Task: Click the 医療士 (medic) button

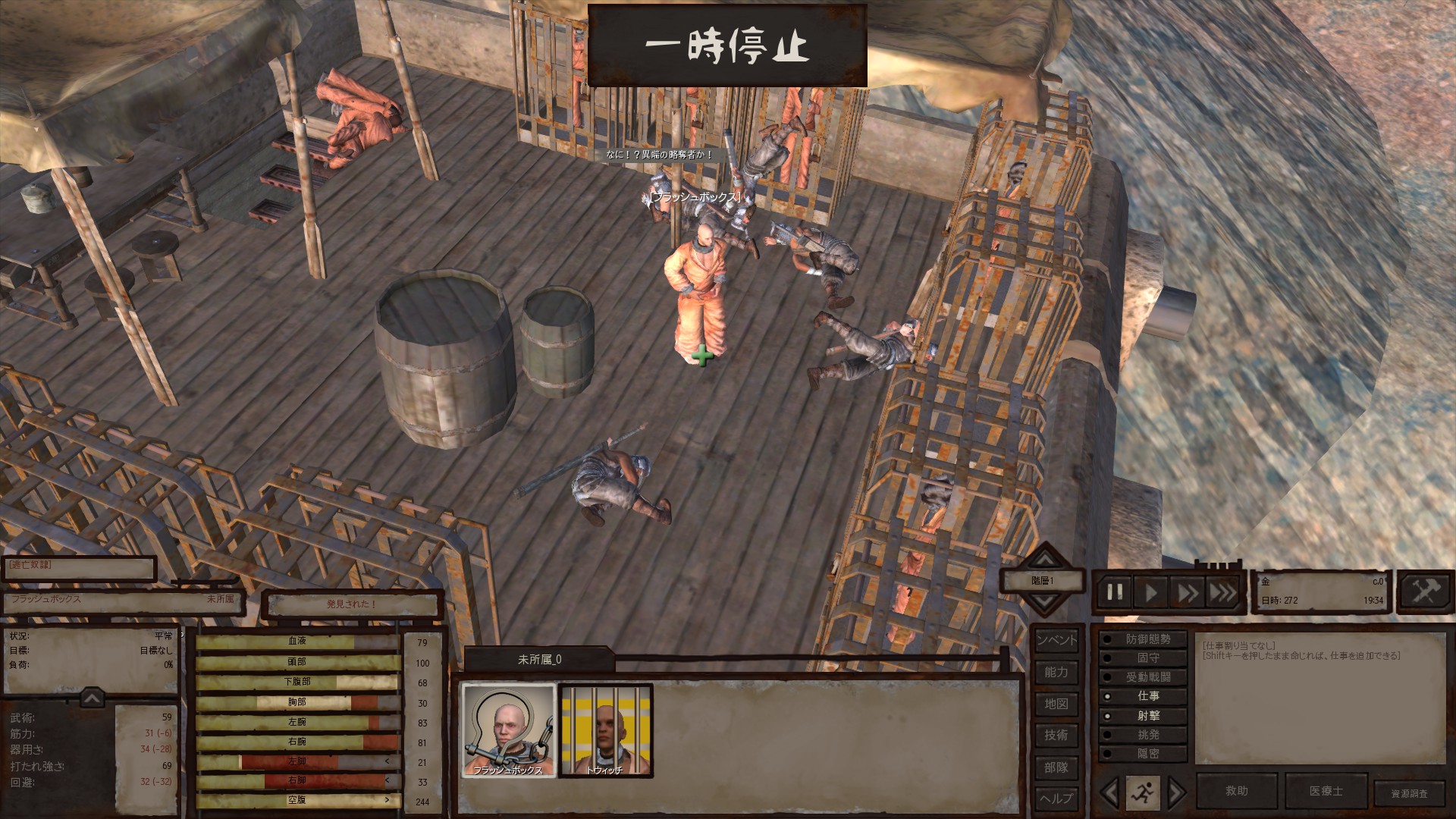Action: coord(1326,791)
